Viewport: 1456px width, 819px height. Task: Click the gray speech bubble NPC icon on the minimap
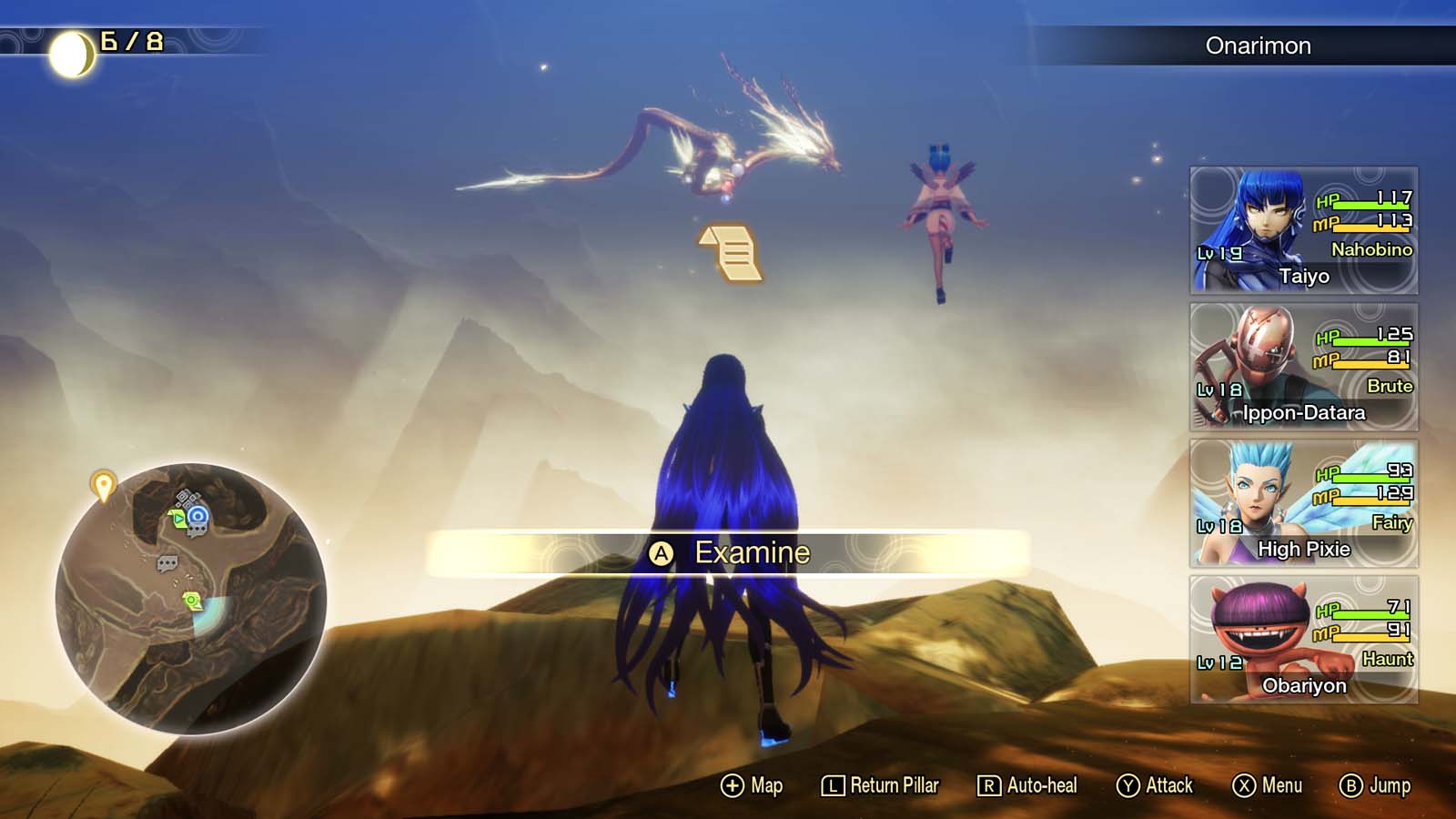click(168, 562)
